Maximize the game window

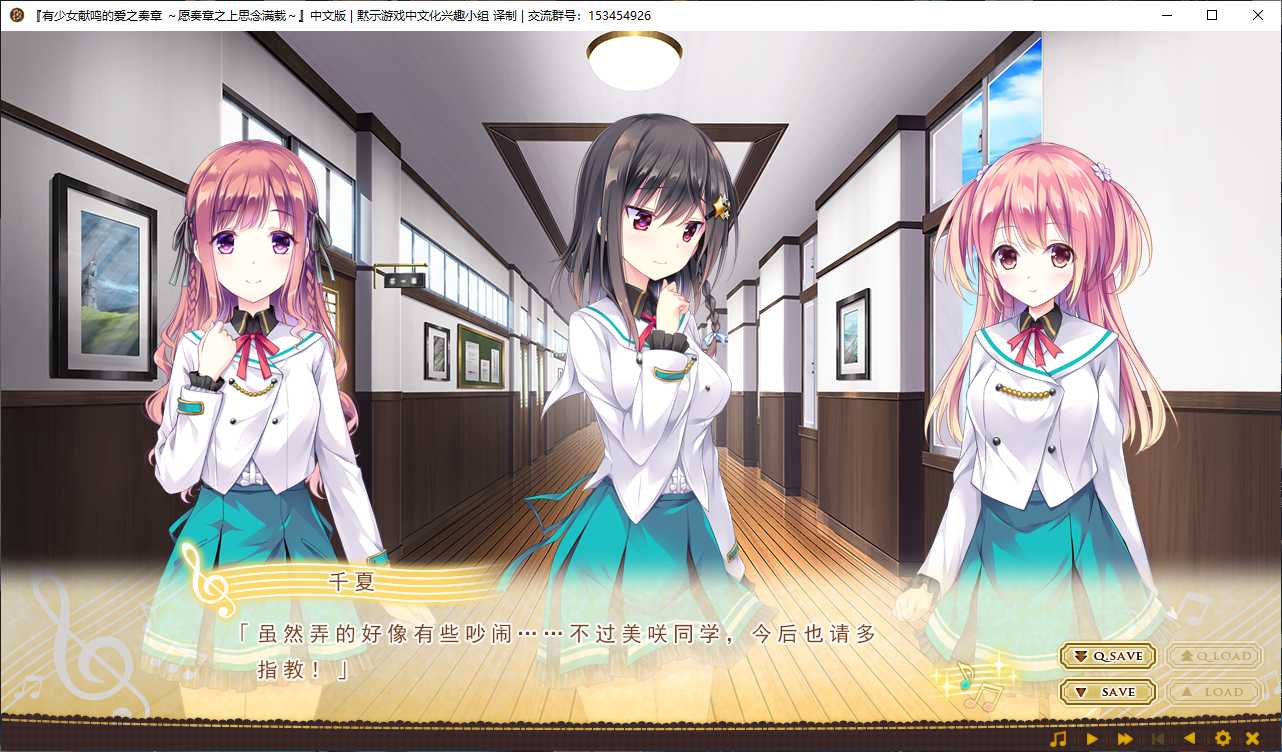point(1211,15)
